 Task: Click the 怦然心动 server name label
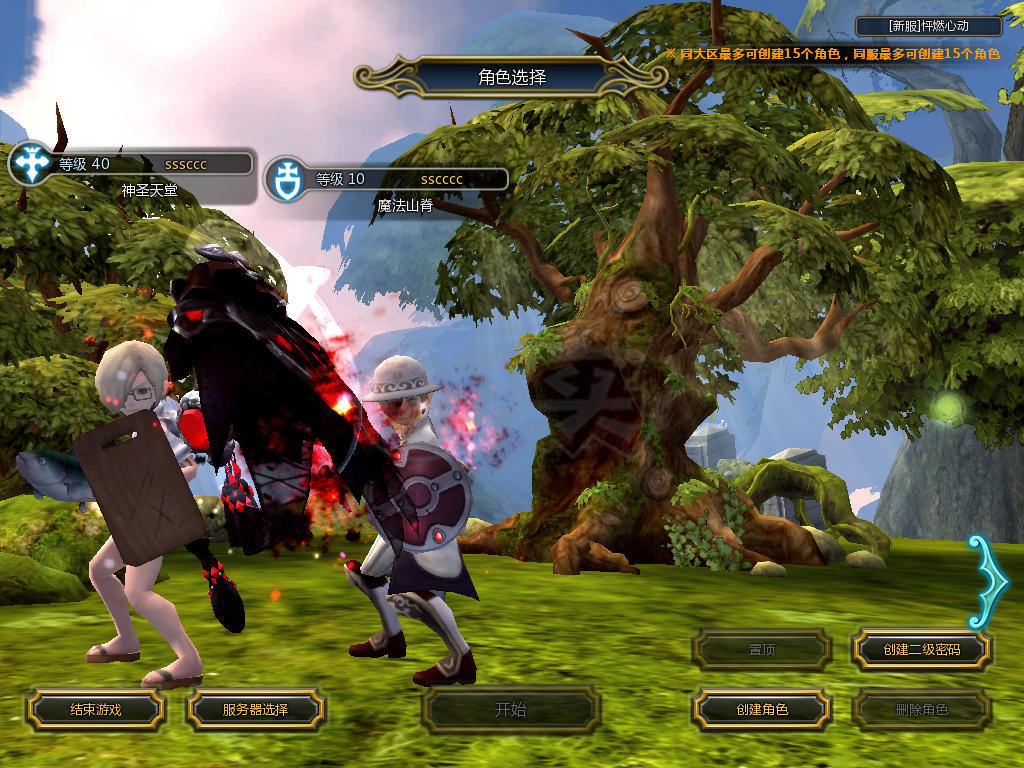[x=929, y=27]
